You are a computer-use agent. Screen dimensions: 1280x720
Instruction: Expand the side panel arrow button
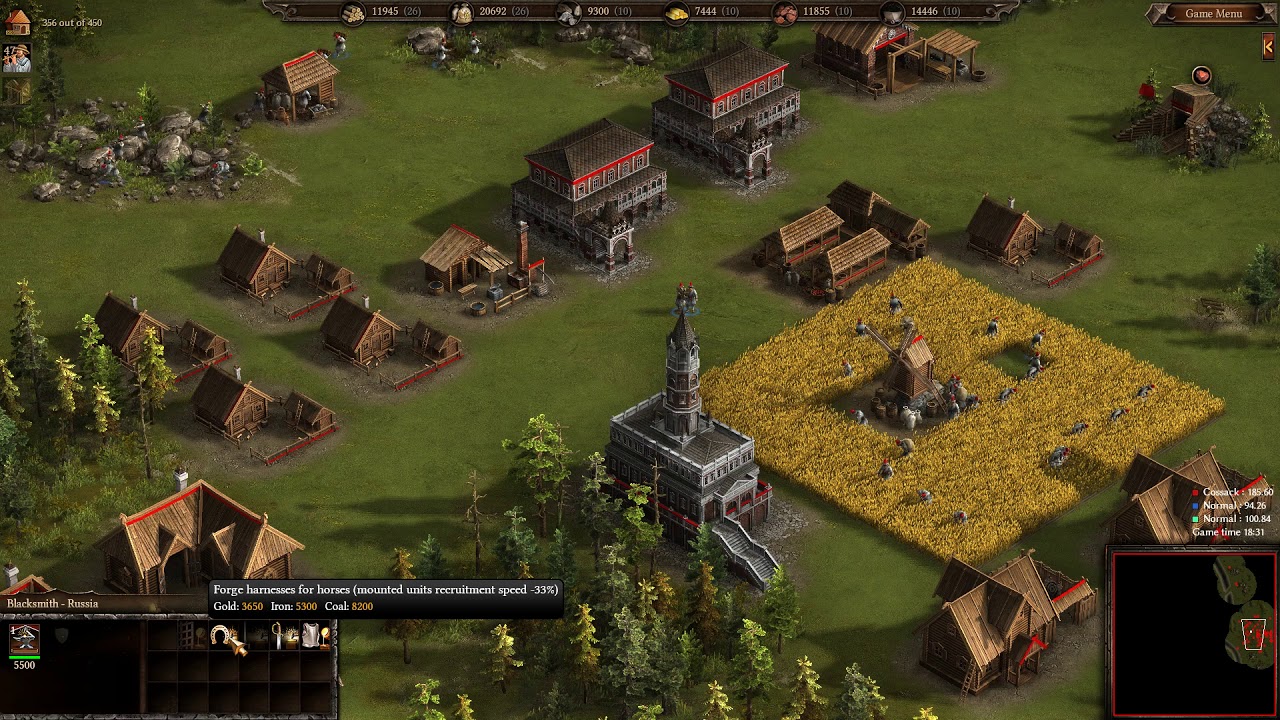(x=1269, y=46)
